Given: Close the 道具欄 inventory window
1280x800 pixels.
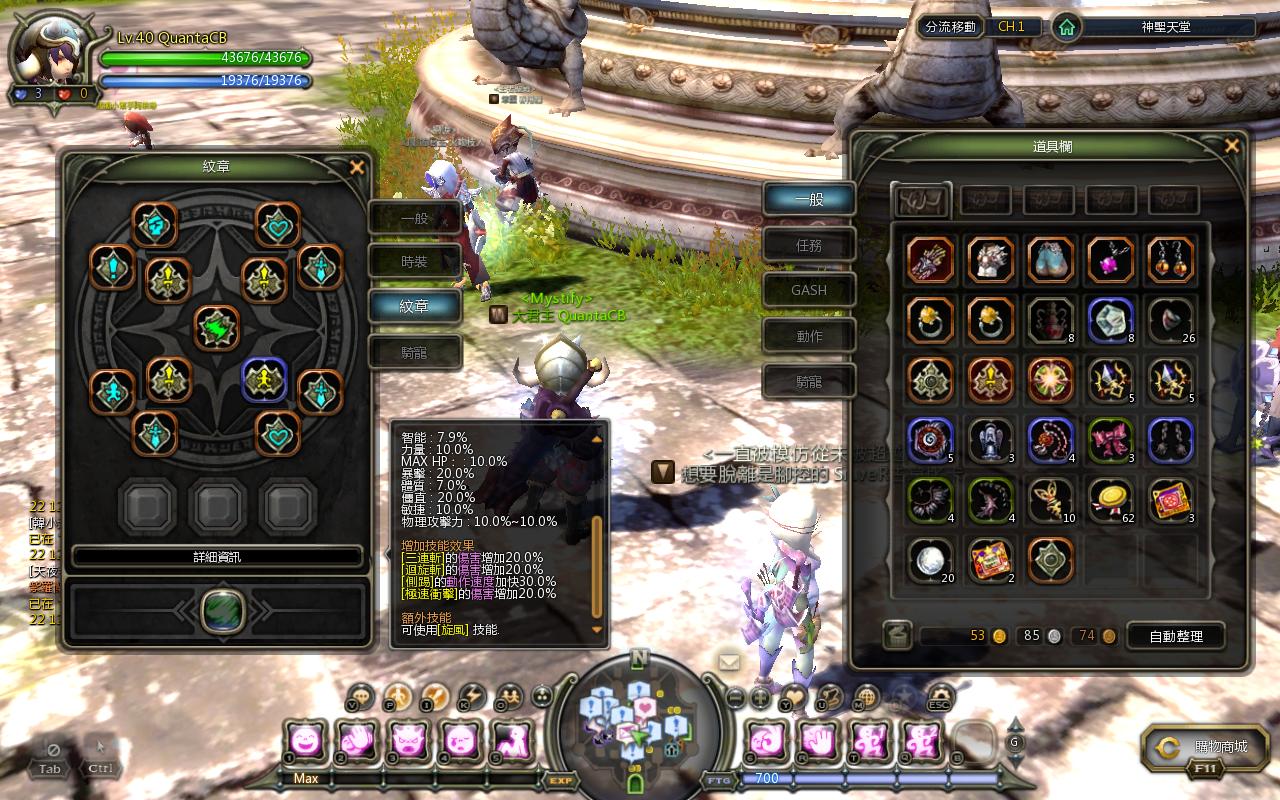Looking at the screenshot, I should point(1232,146).
